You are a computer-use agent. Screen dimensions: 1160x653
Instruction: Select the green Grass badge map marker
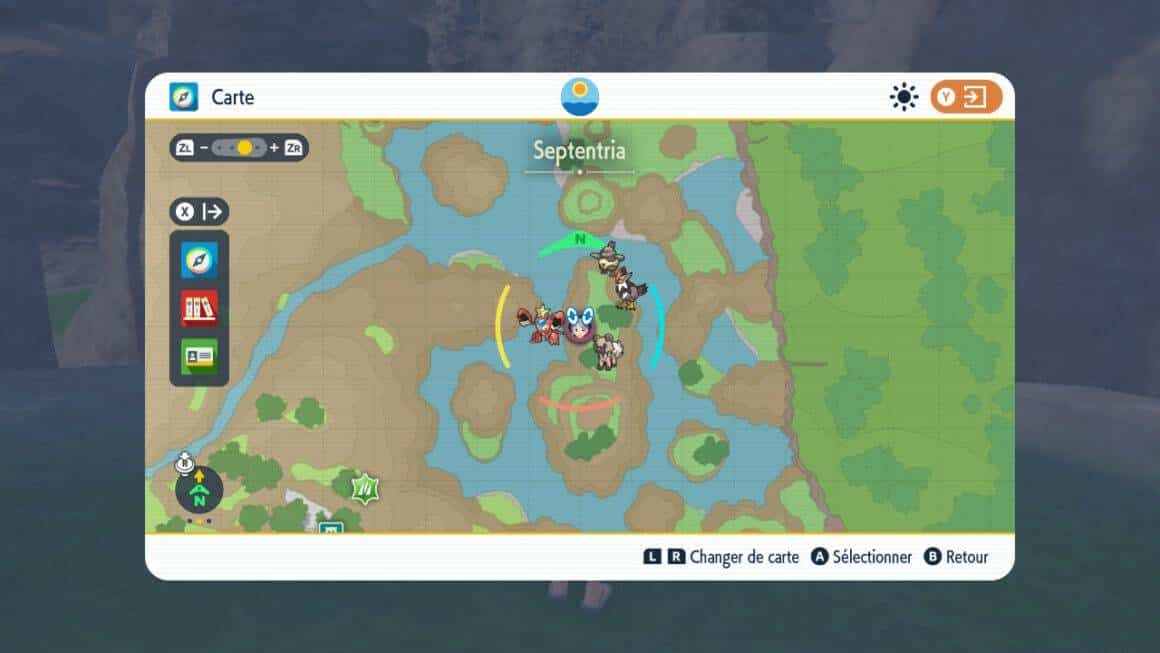(x=365, y=488)
